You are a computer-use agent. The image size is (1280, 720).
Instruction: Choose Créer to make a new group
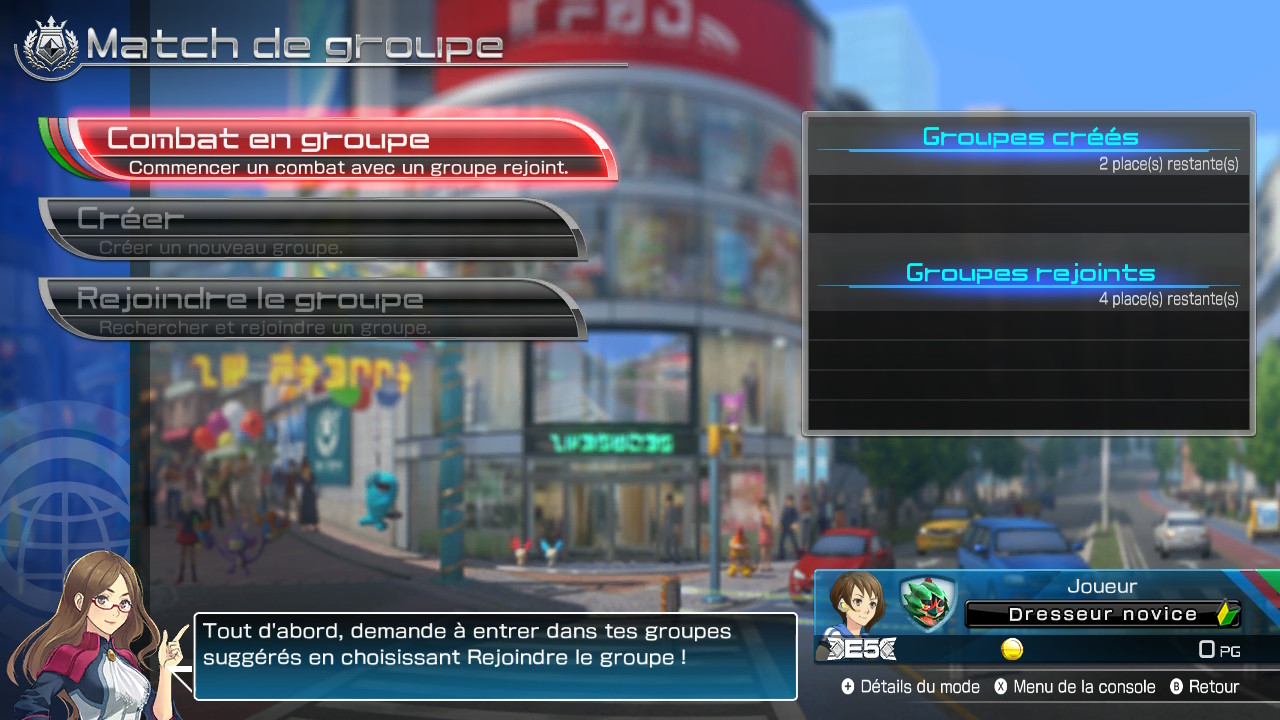coord(310,229)
